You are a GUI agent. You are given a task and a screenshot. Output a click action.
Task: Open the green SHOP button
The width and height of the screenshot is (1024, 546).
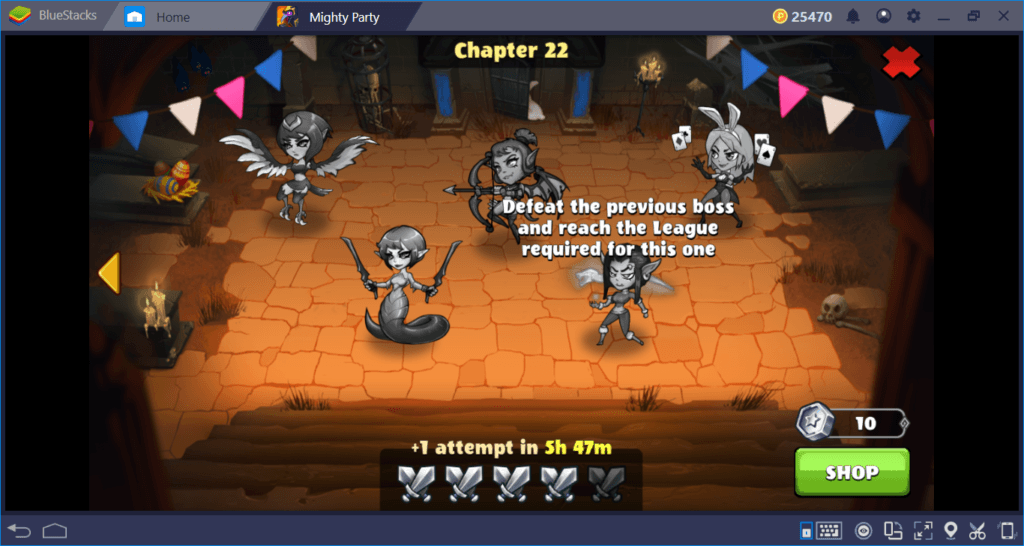852,472
